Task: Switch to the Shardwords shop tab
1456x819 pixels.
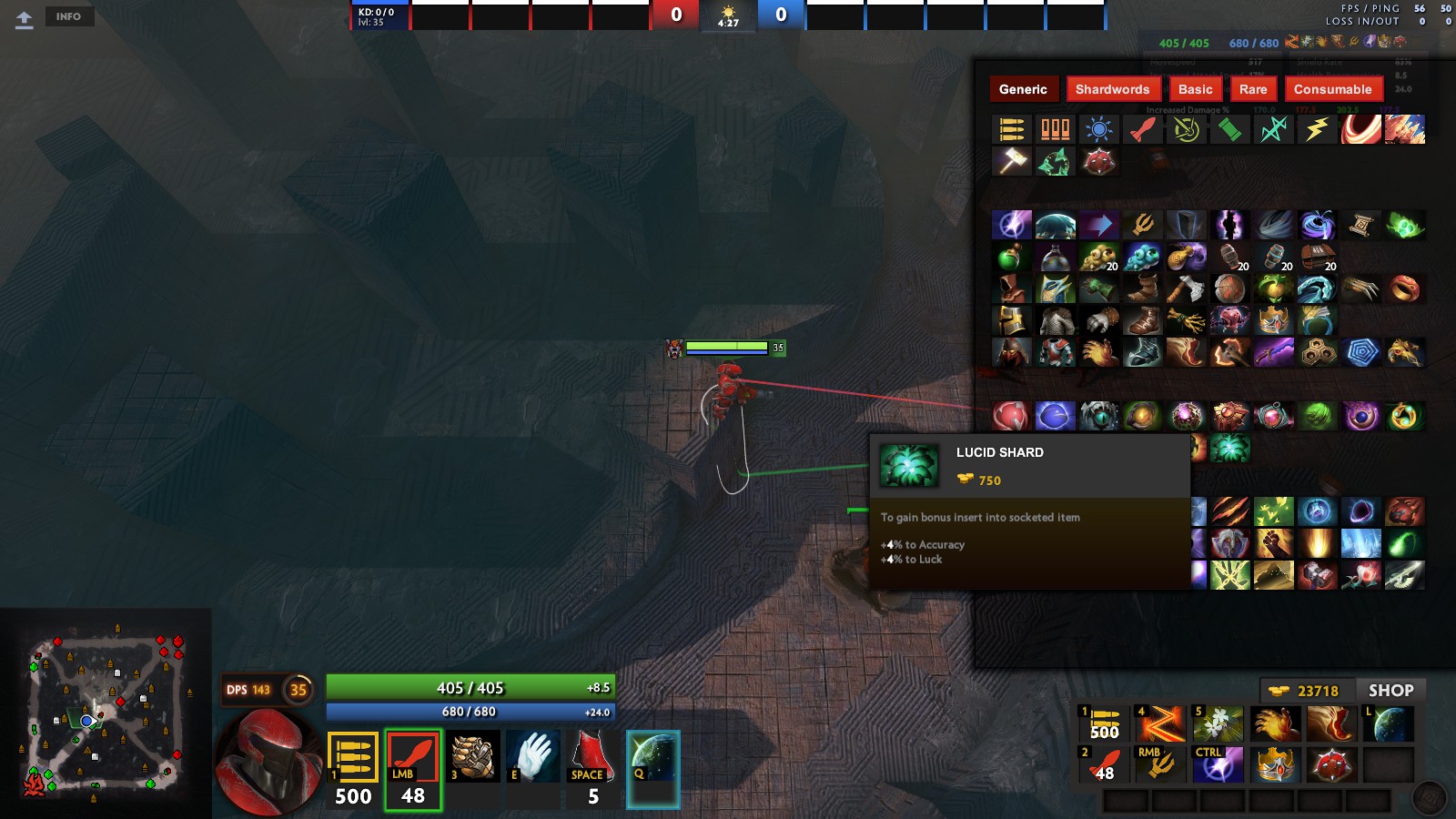Action: point(1112,89)
